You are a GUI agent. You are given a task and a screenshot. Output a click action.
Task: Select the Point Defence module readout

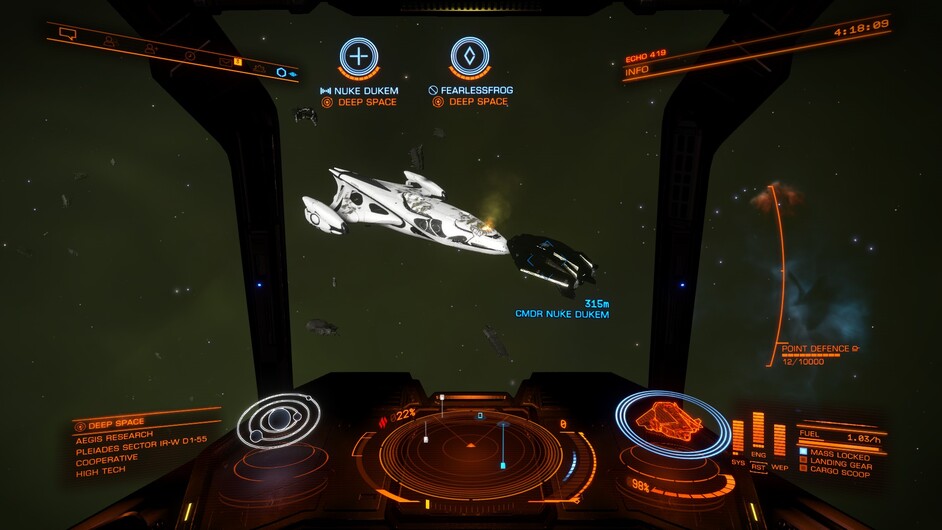pos(815,352)
